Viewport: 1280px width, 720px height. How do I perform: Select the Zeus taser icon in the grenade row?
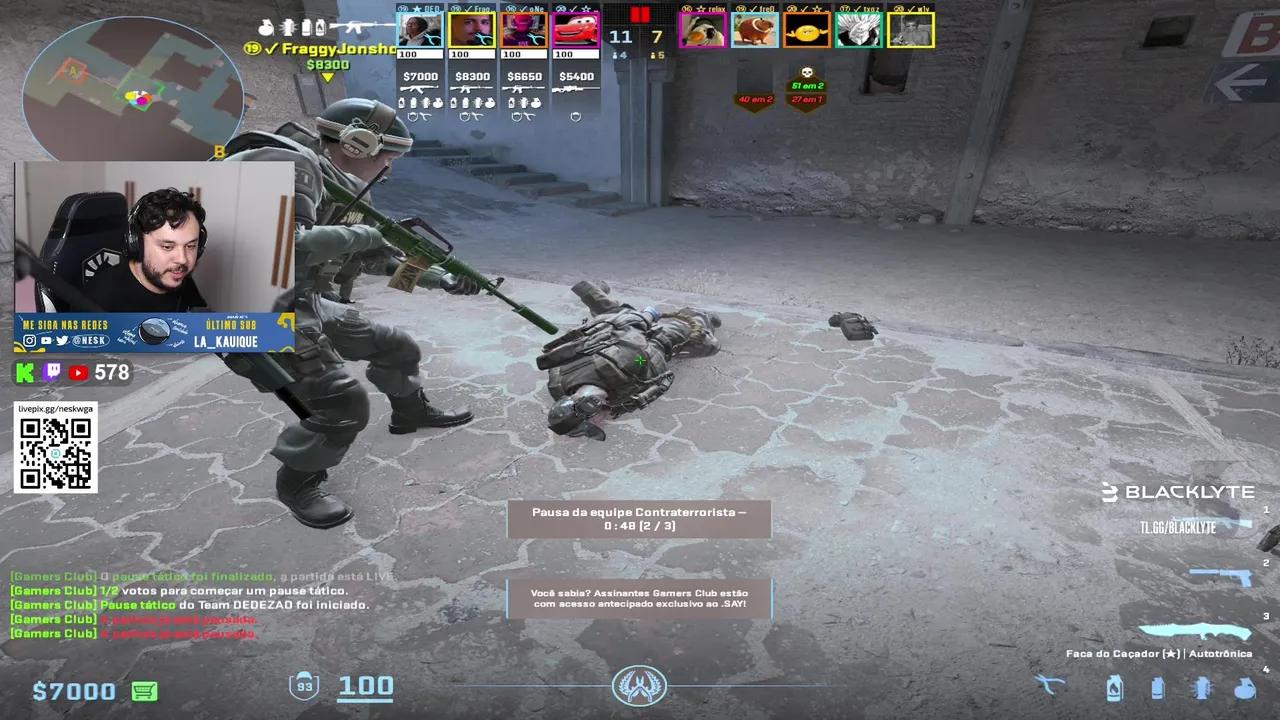coord(1048,686)
